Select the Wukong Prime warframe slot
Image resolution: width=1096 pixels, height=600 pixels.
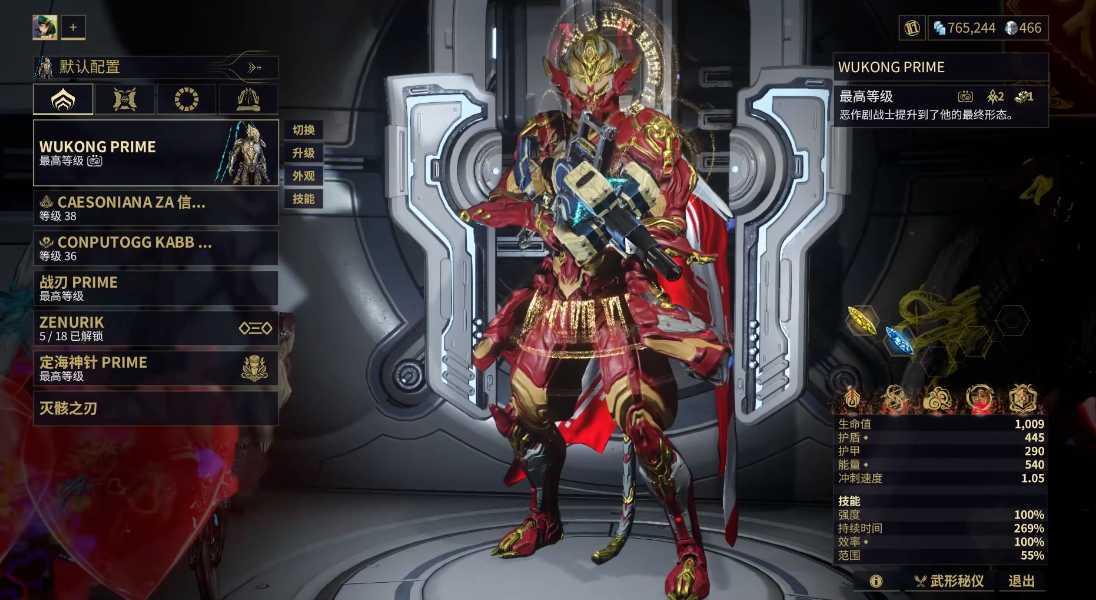click(x=155, y=153)
